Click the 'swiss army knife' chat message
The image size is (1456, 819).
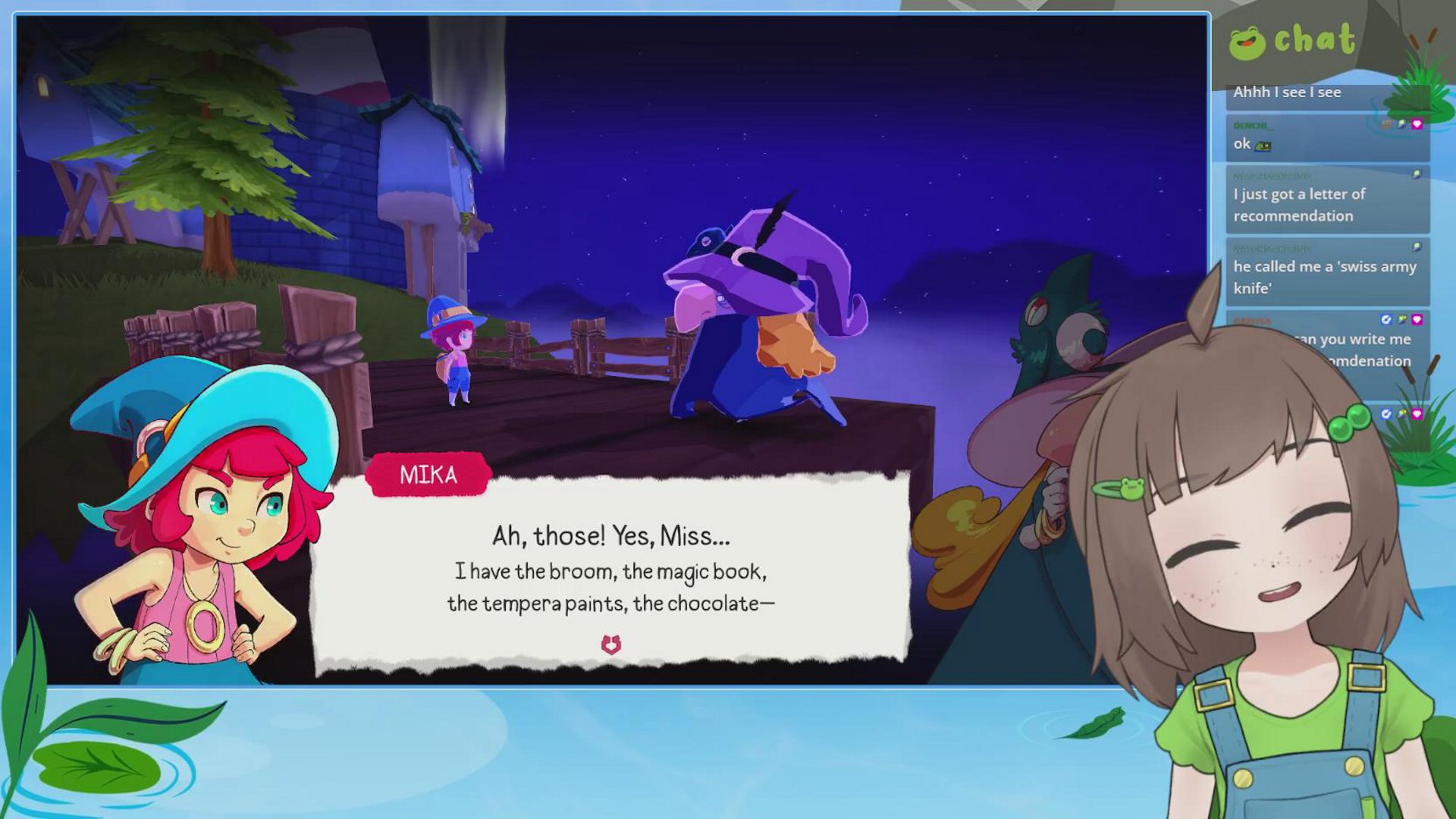tap(1326, 277)
